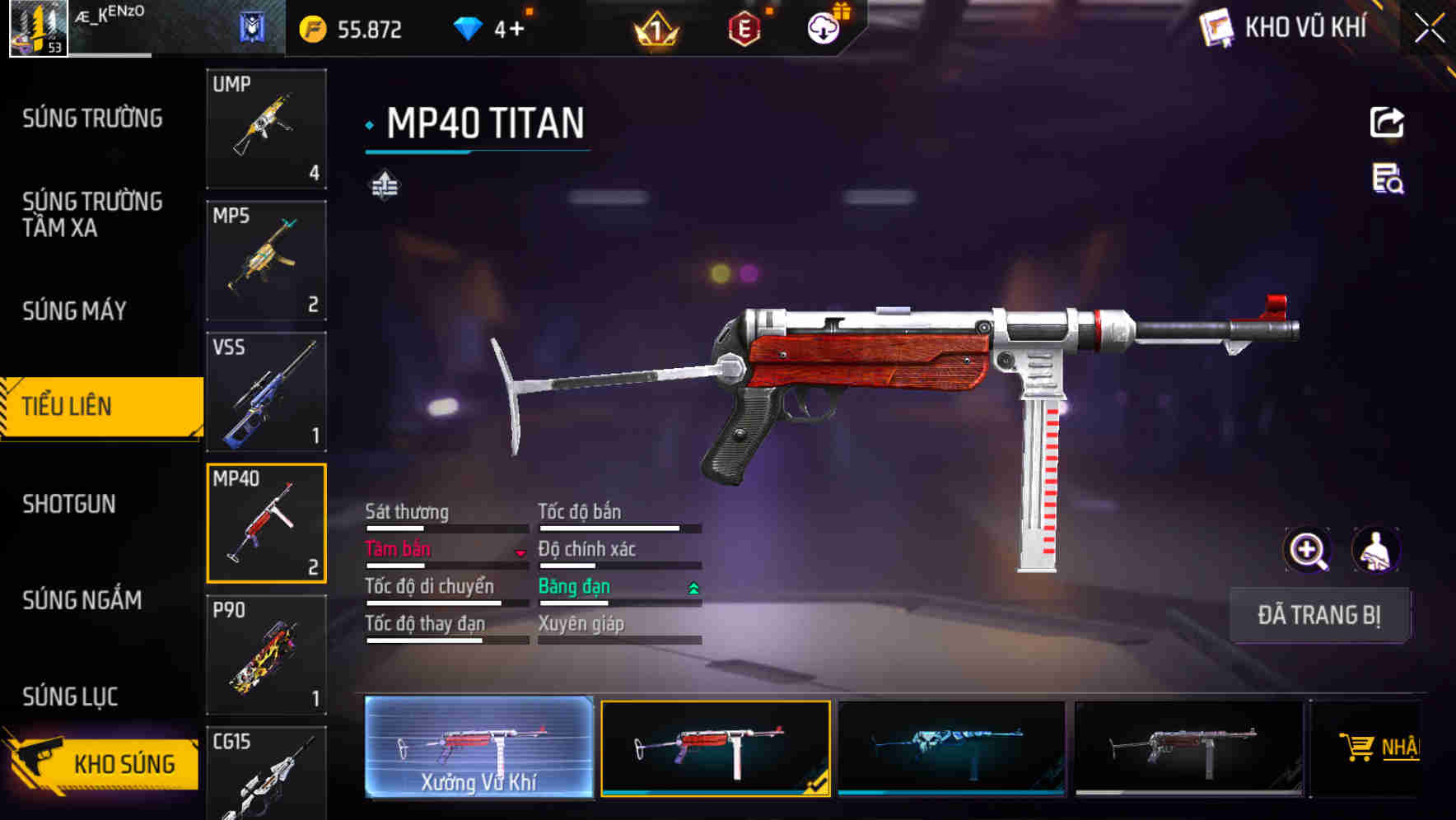Switch to the Súng Trường category
Viewport: 1456px width, 820px height.
pyautogui.click(x=92, y=119)
